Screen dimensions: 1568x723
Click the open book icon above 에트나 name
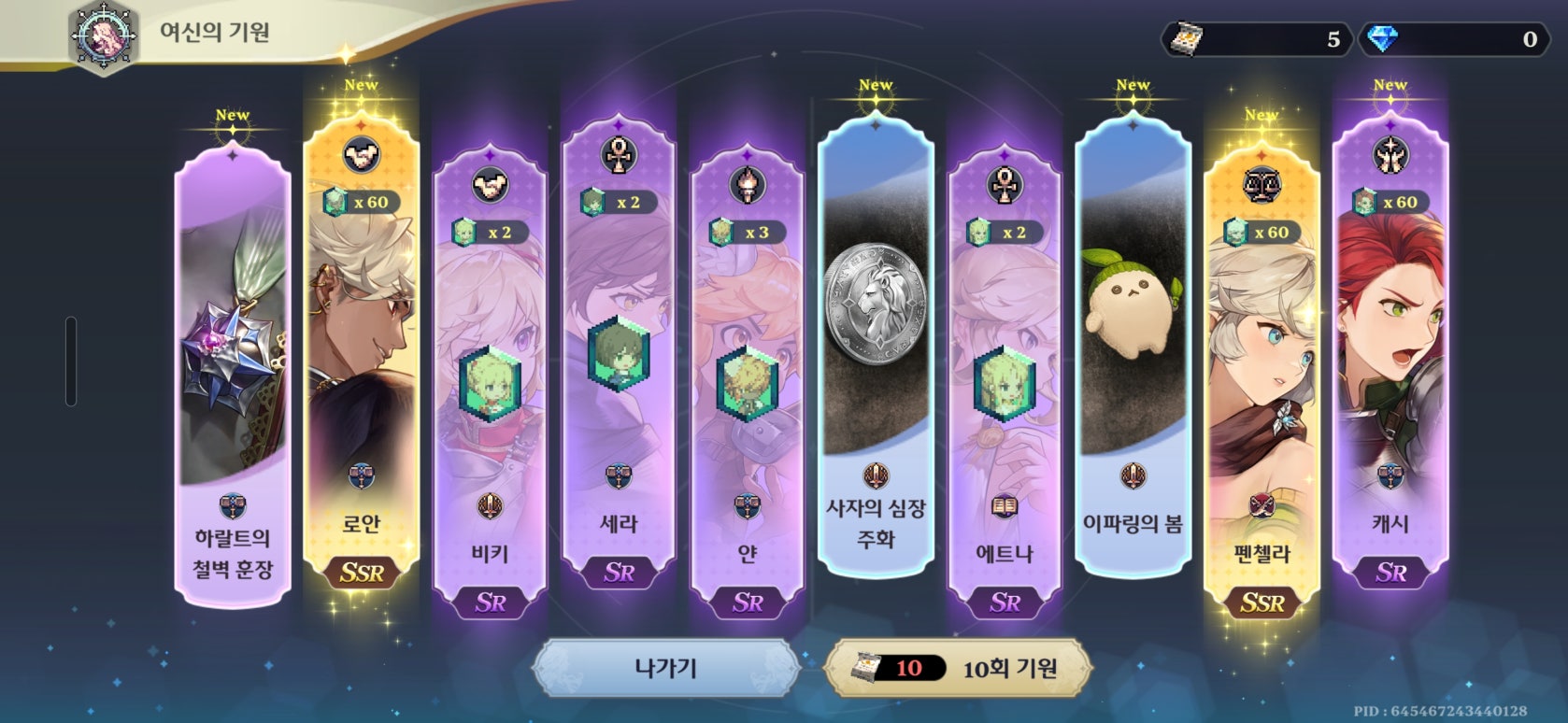[x=1004, y=506]
